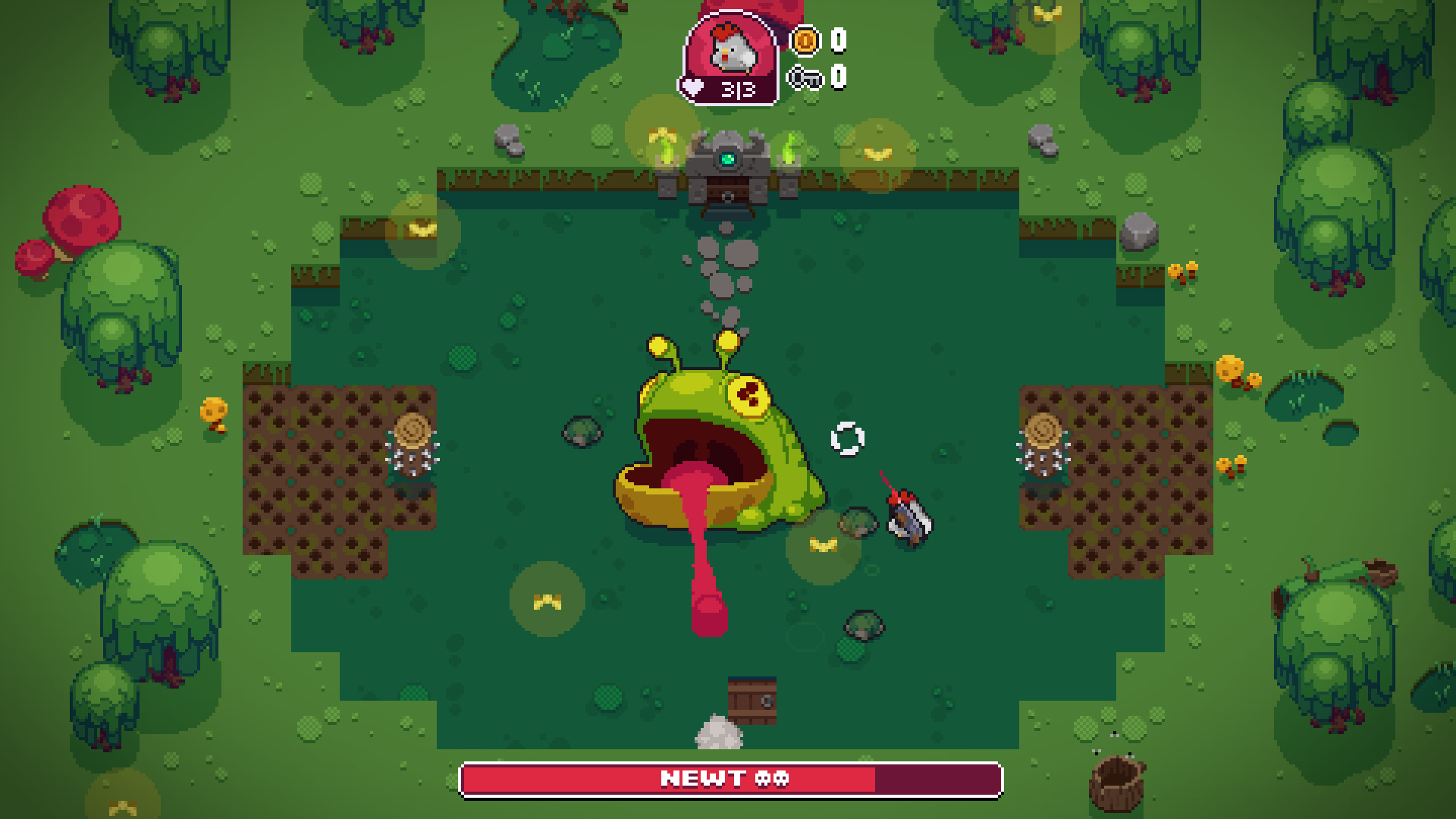
Task: Click the stone altar at top center
Action: pyautogui.click(x=727, y=168)
